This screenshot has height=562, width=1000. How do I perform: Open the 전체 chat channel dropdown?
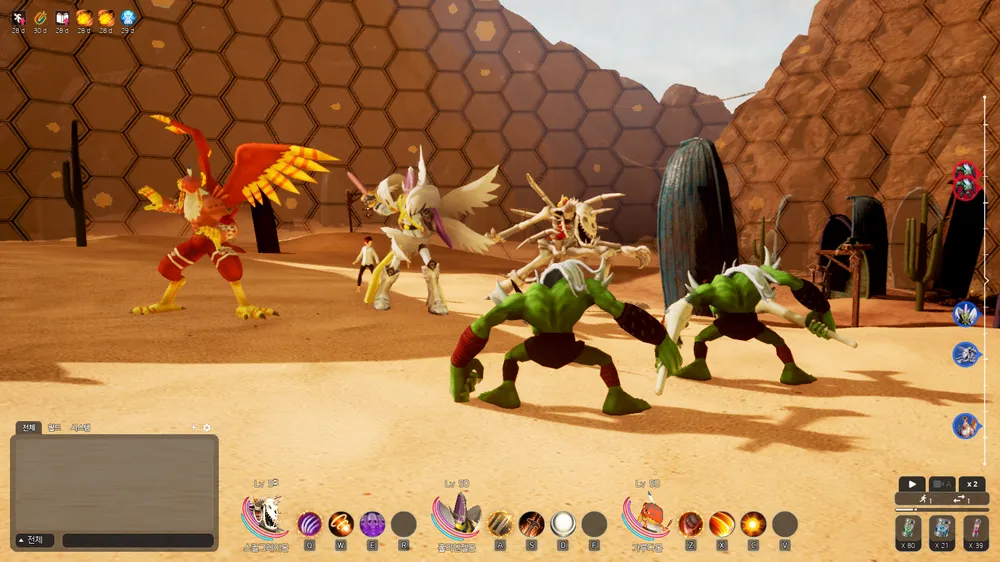pos(30,540)
